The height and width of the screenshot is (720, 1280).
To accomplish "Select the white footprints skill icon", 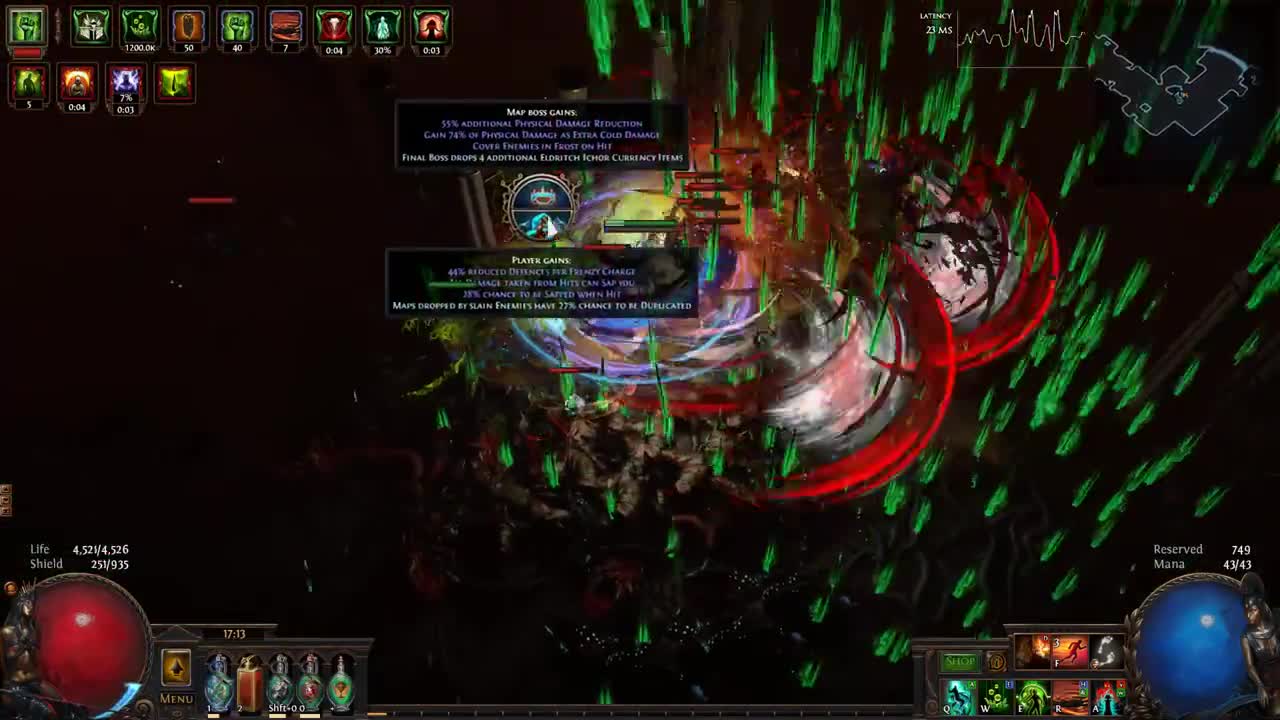I will [x=1106, y=652].
